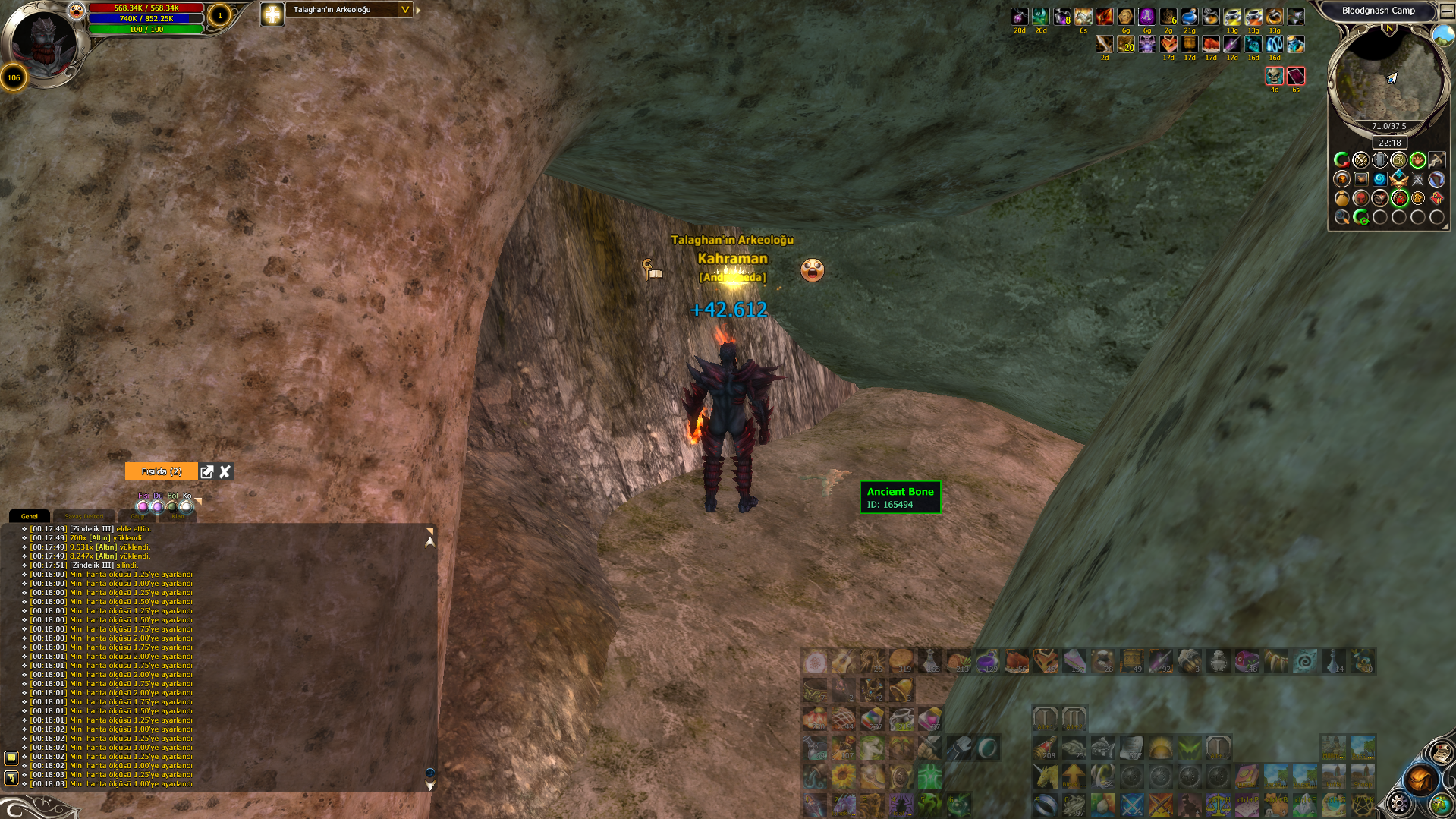
Task: Switch to the Savaş Defteri tab
Action: coord(83,516)
